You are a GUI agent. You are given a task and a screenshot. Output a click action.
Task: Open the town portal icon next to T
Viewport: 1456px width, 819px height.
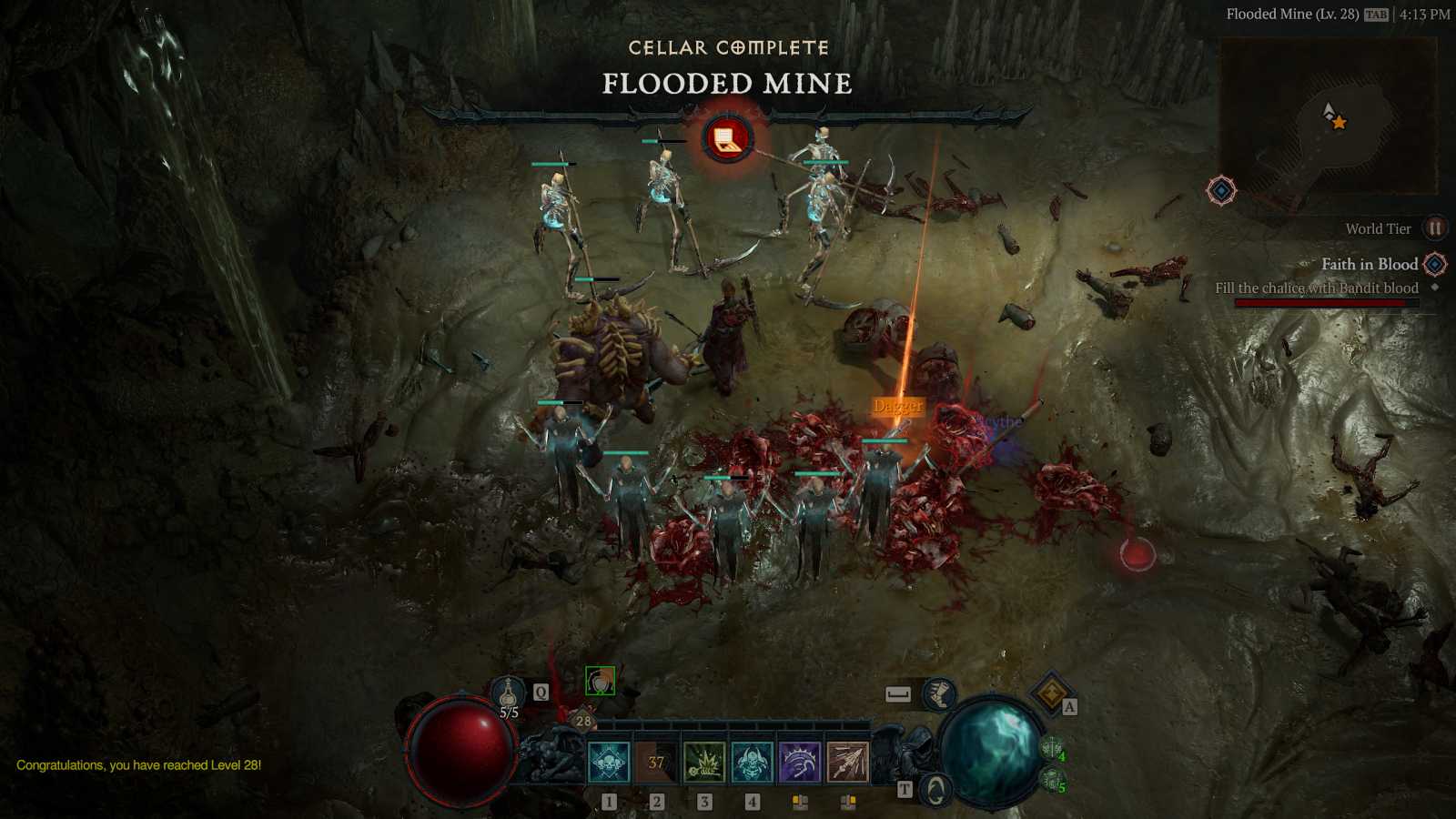(x=935, y=788)
